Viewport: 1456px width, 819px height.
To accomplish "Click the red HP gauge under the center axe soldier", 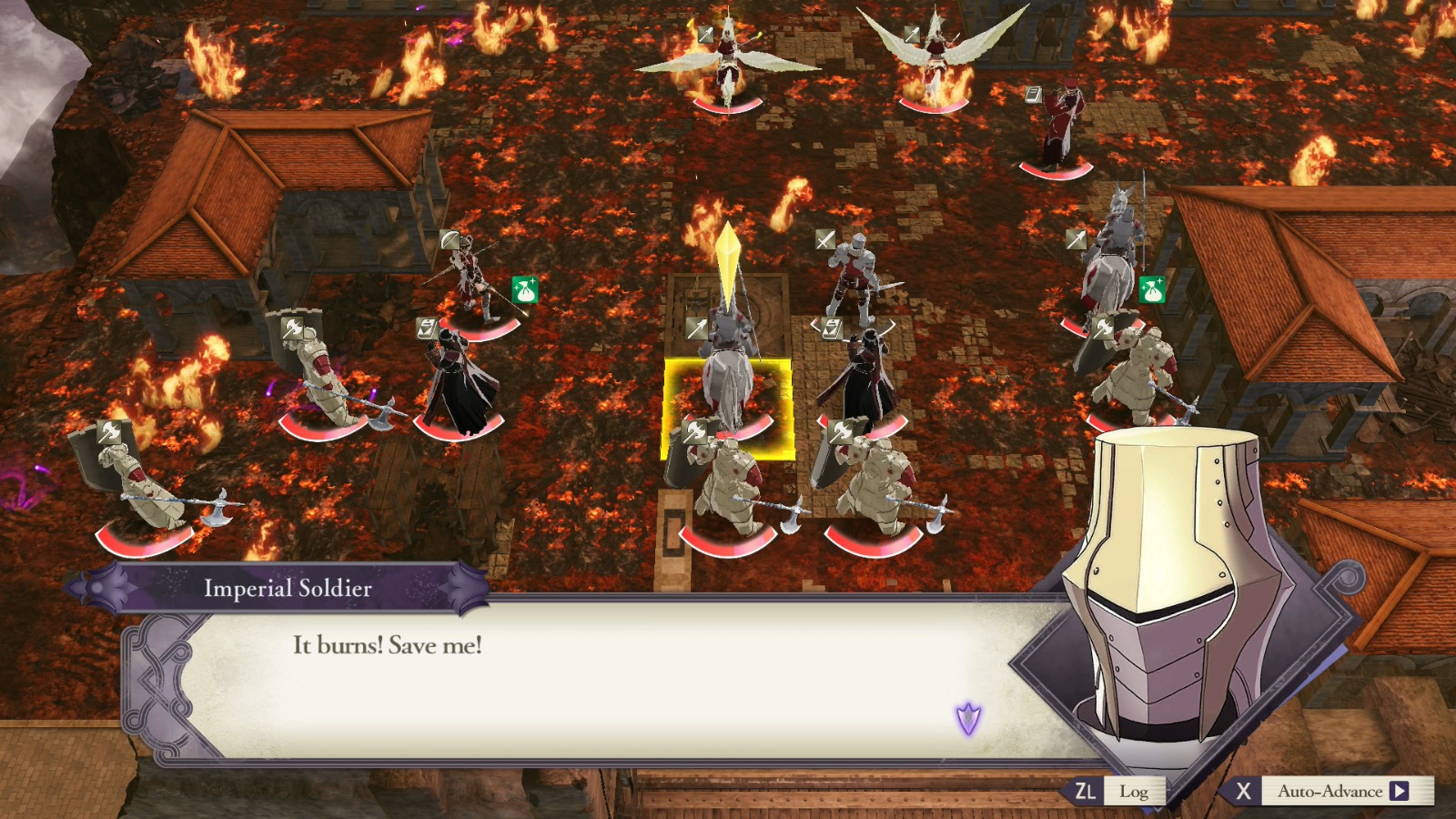I will click(728, 546).
